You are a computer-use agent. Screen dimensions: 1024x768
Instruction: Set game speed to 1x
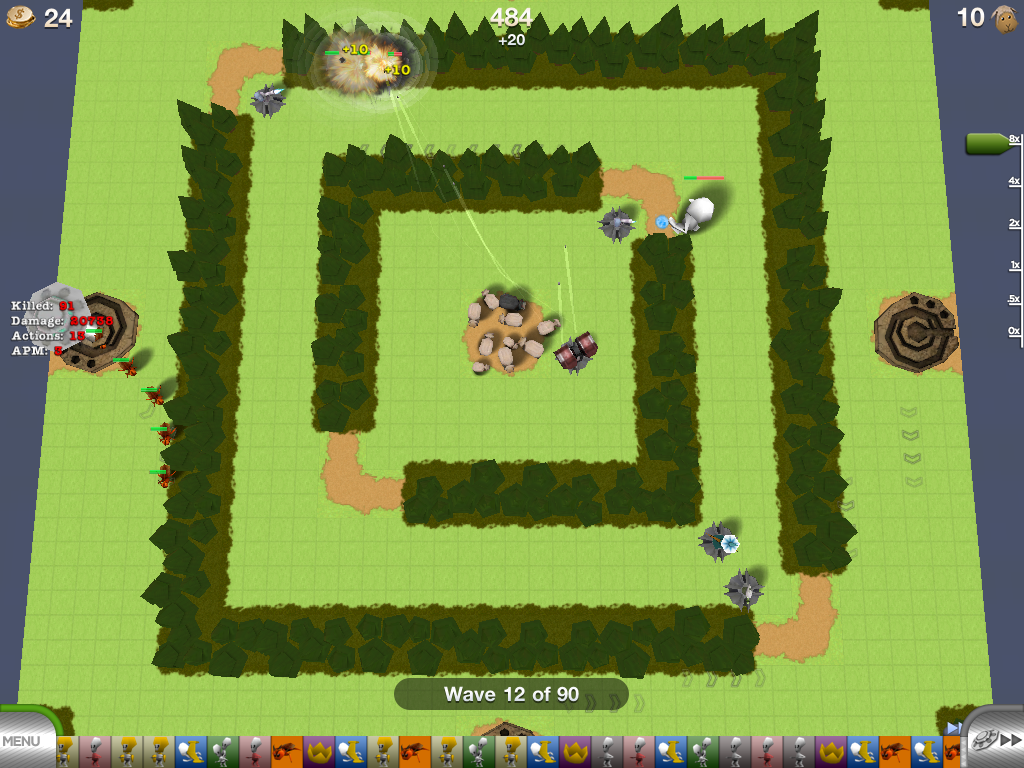coord(1014,266)
